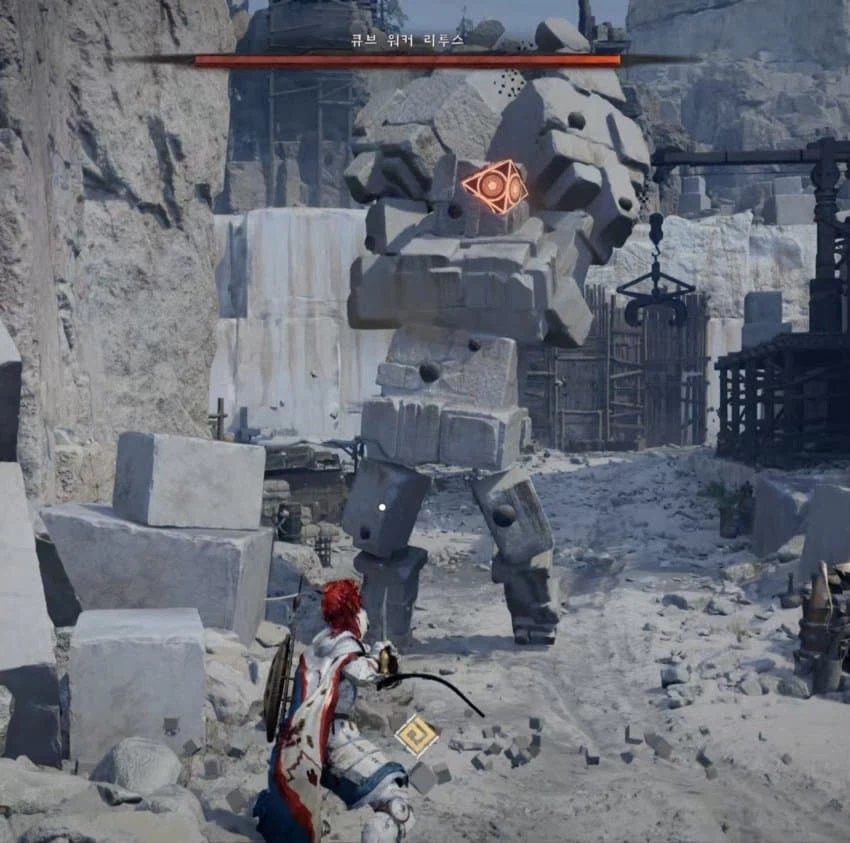Click the orange lock-on target marker
Image resolution: width=850 pixels, height=843 pixels.
click(494, 187)
